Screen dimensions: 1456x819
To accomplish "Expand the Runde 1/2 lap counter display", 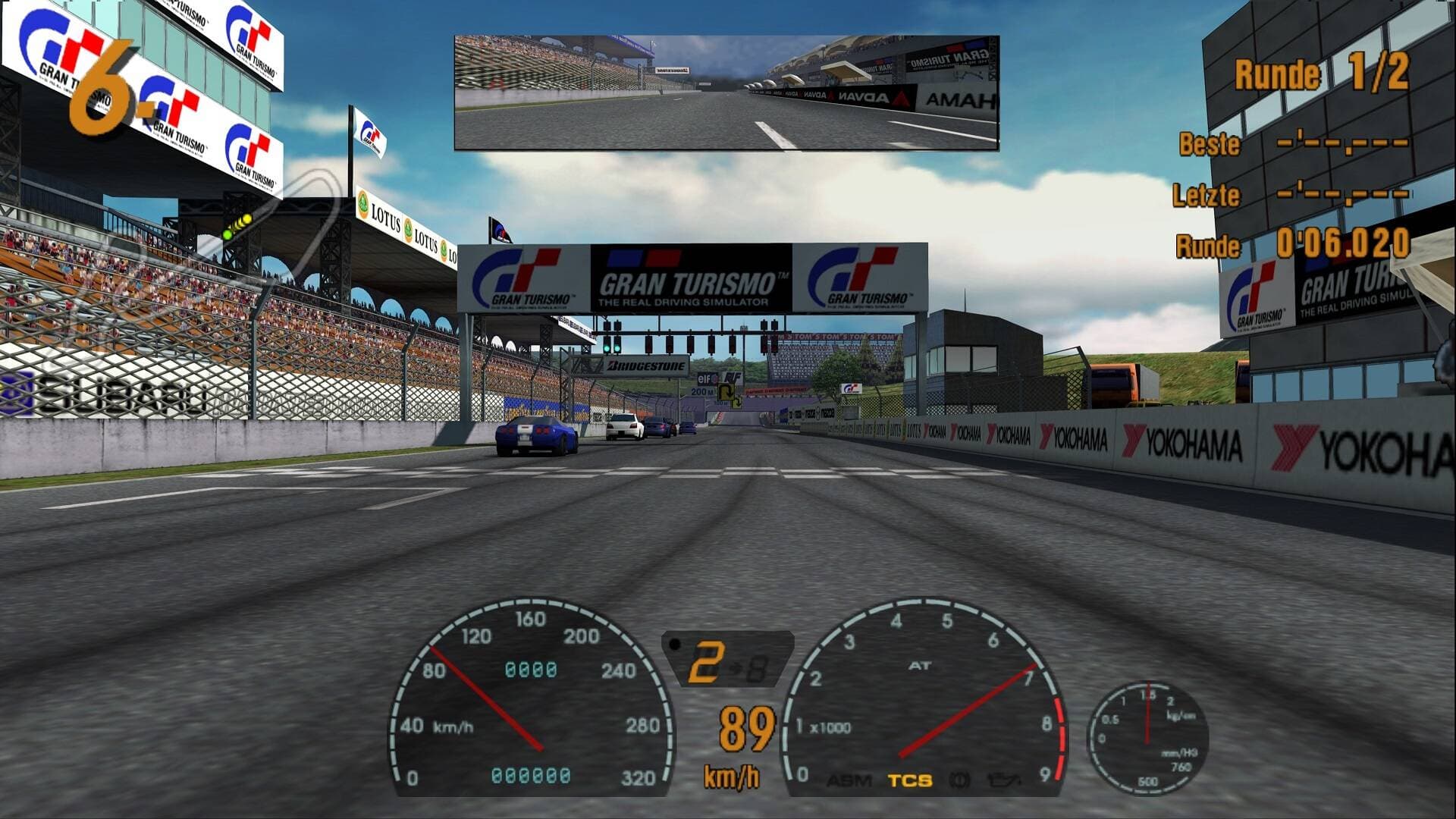I will (x=1323, y=72).
